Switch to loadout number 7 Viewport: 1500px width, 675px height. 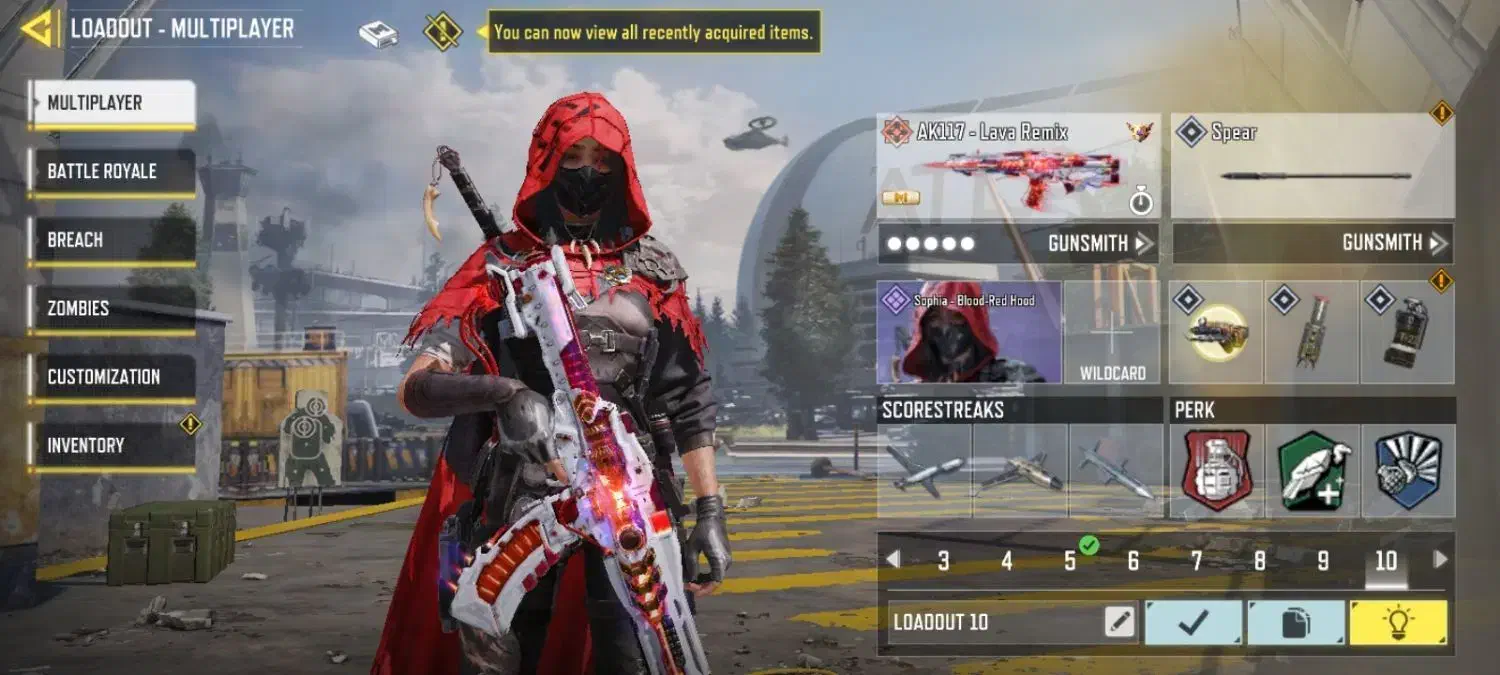point(1196,561)
